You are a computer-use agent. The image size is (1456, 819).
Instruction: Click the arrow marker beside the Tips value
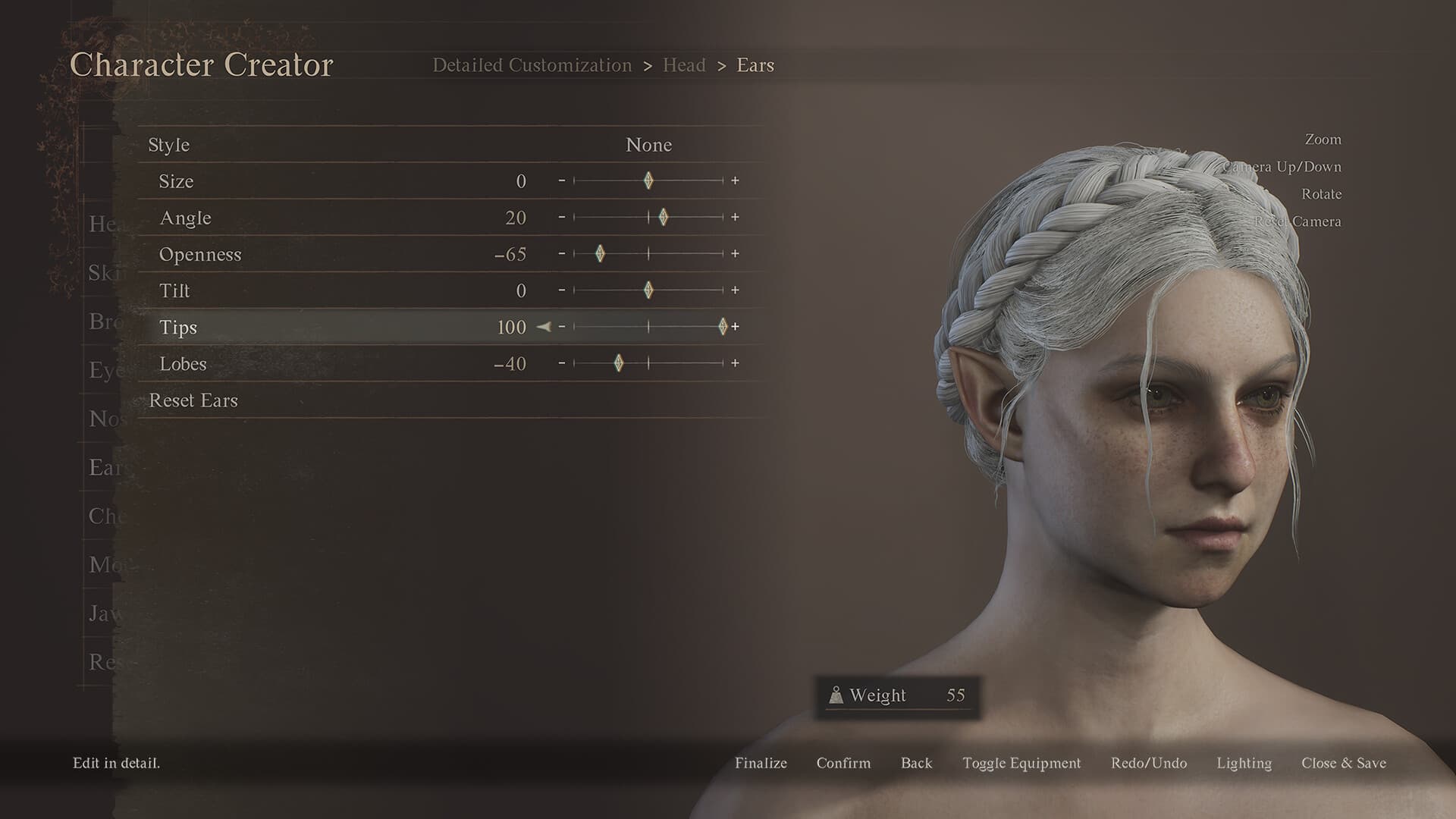(x=544, y=328)
